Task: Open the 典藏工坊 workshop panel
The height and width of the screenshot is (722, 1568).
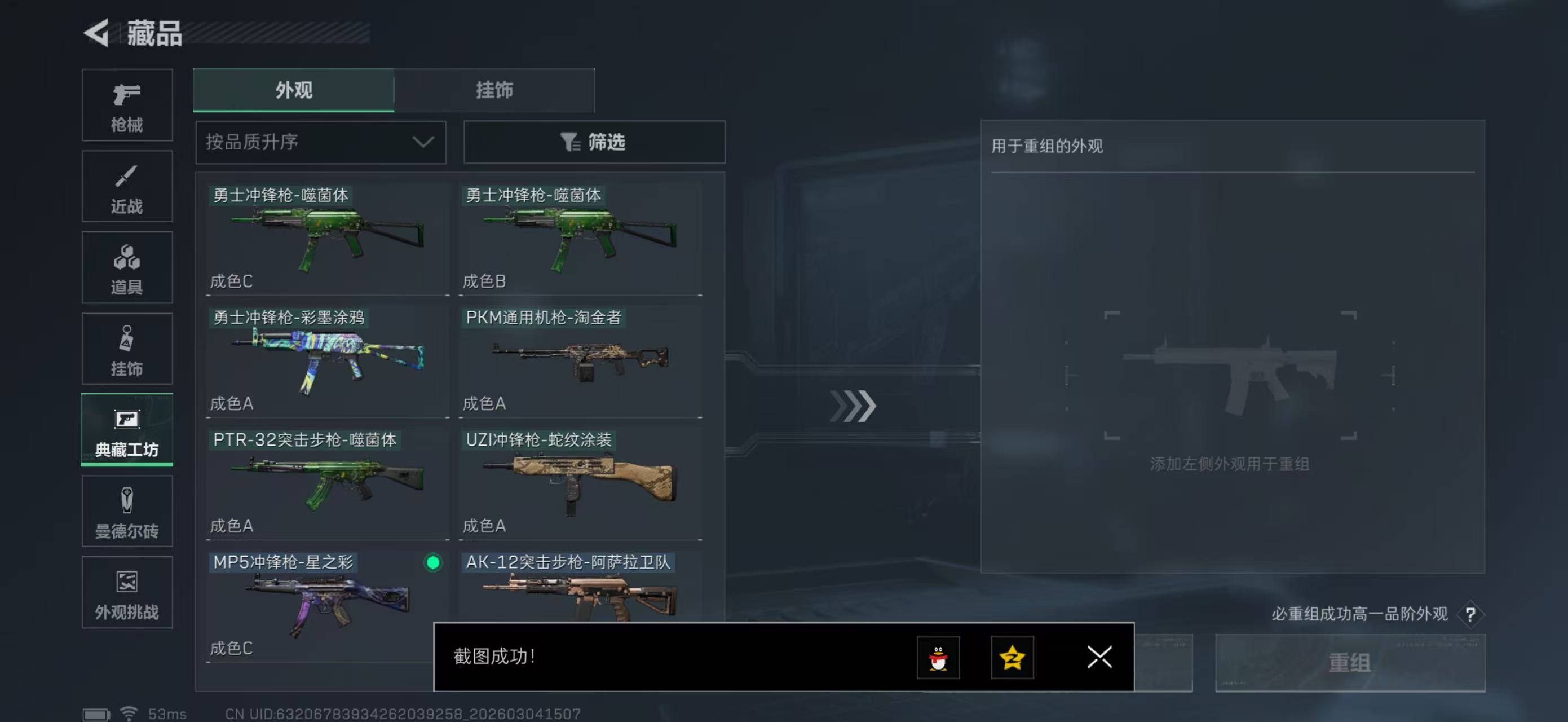Action: [127, 430]
